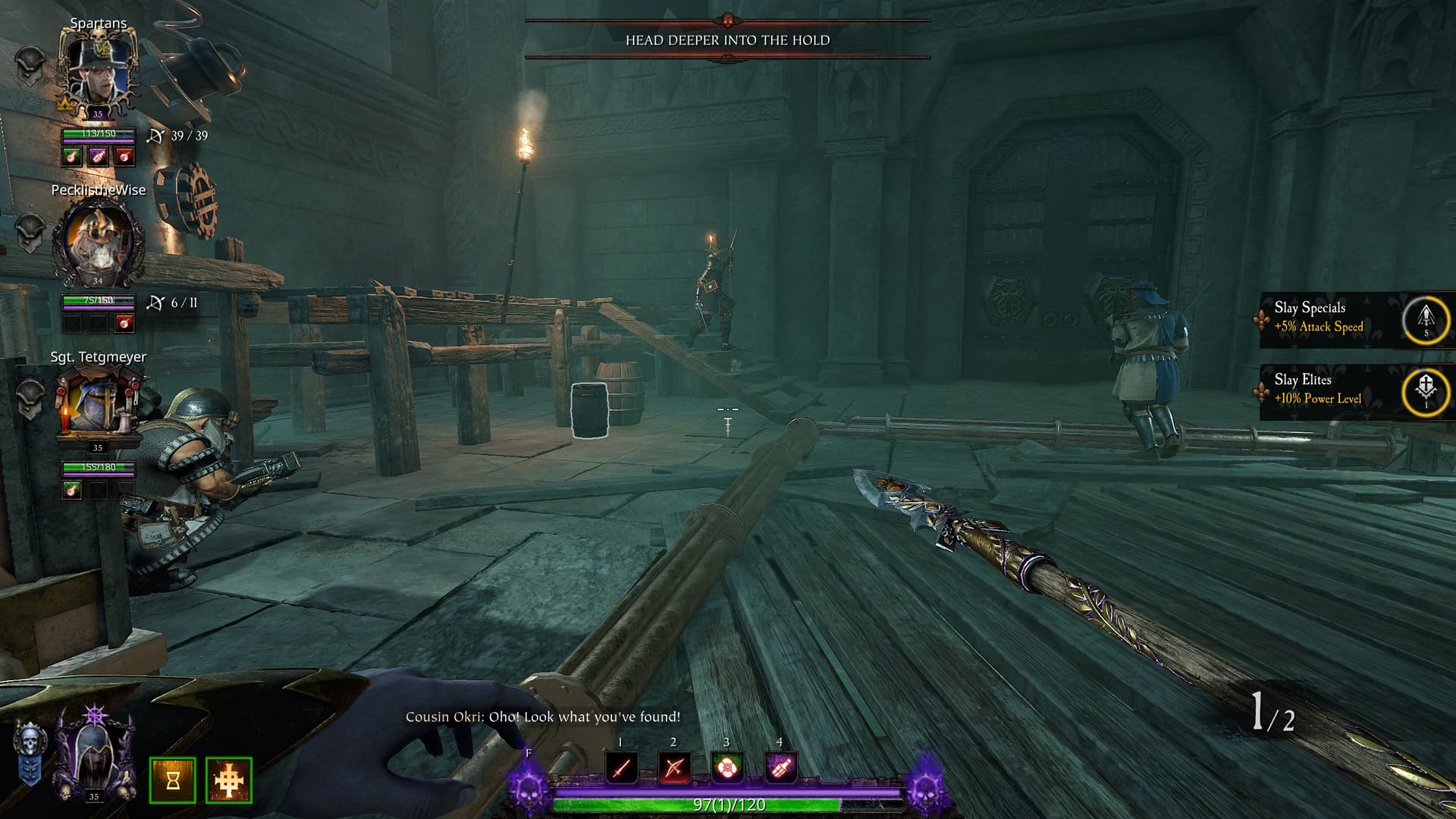Select the purple potion slot
1456x819 pixels.
click(780, 767)
